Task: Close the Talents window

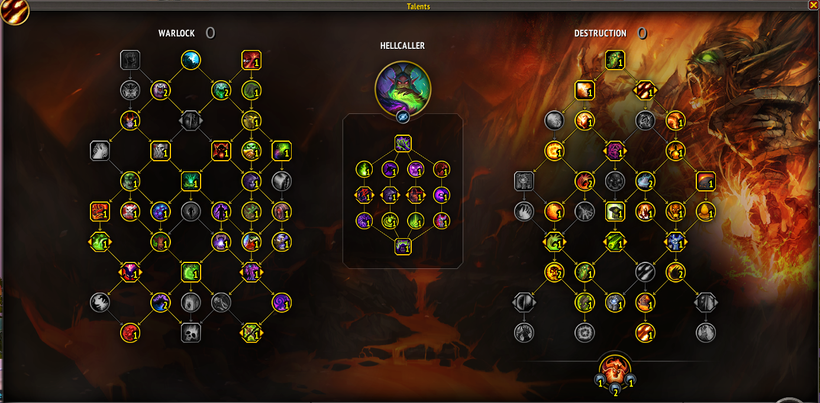Action: 811,5
